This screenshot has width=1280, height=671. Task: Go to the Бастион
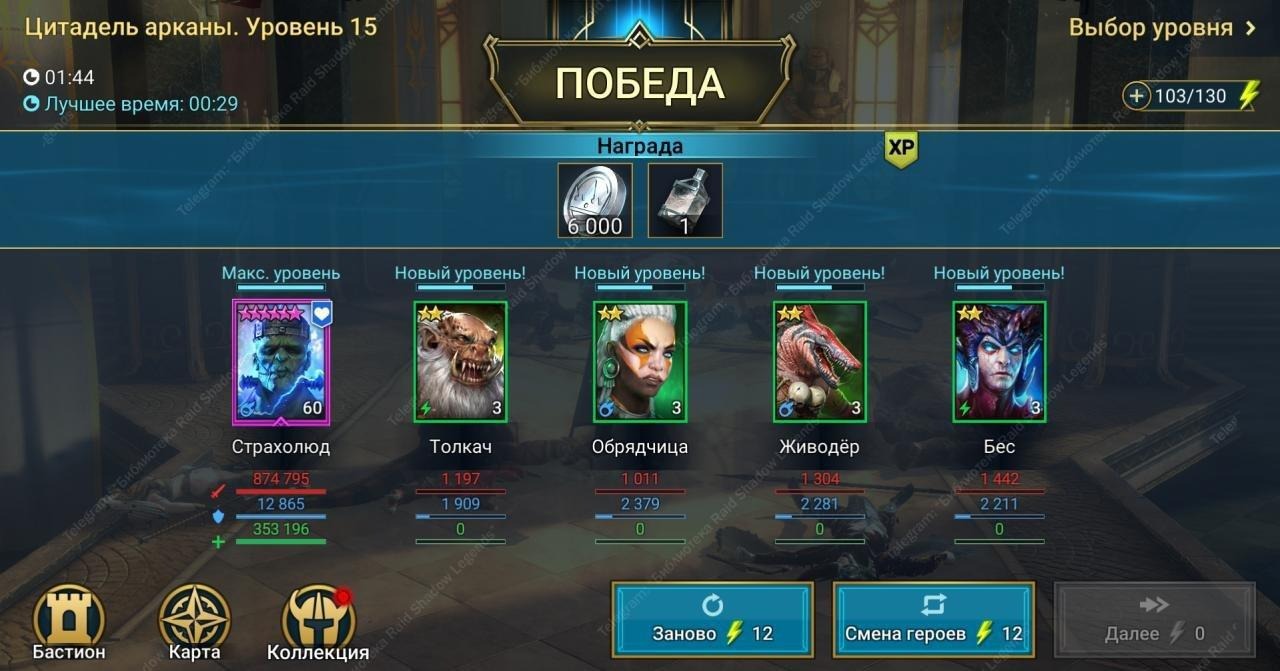point(69,622)
